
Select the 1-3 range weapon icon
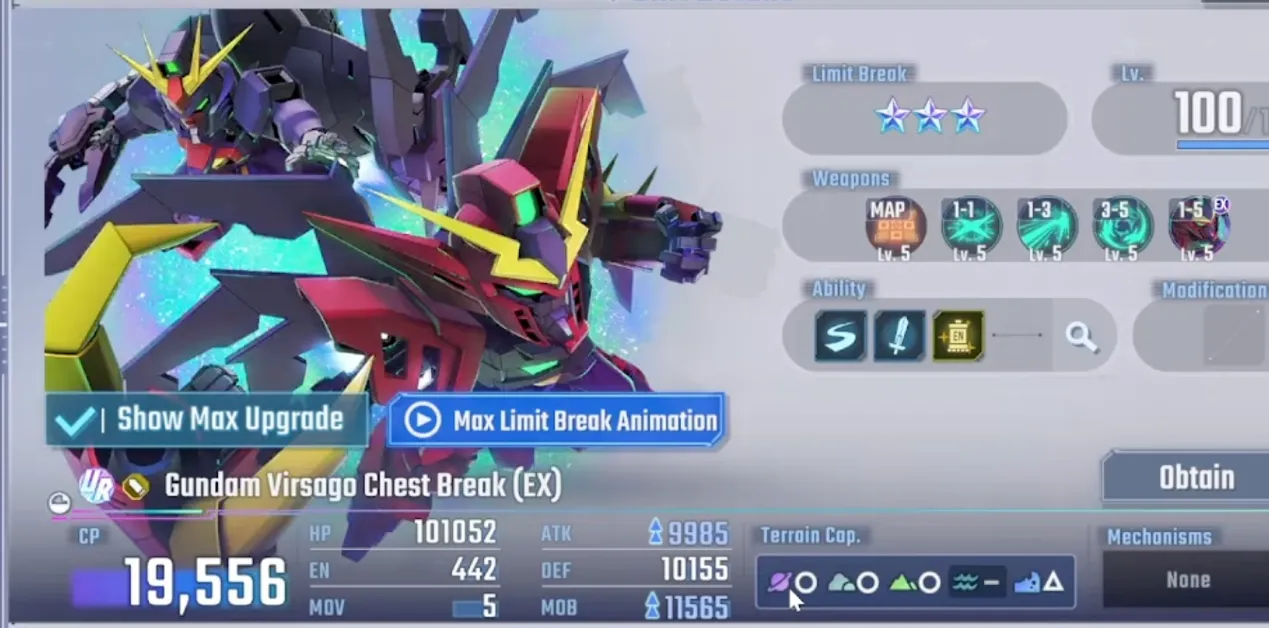[1046, 226]
